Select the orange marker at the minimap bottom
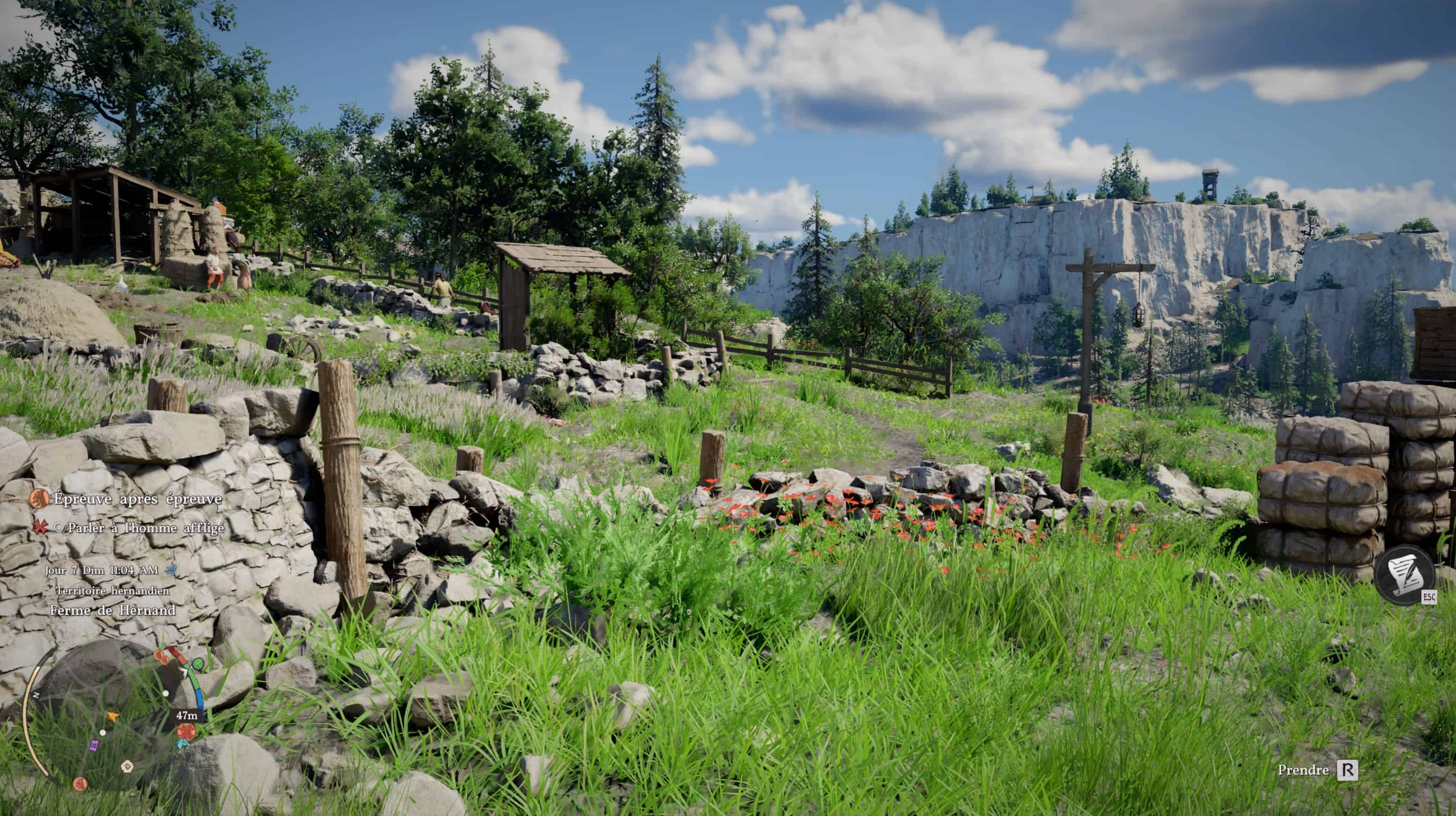The width and height of the screenshot is (1456, 816). click(x=80, y=784)
